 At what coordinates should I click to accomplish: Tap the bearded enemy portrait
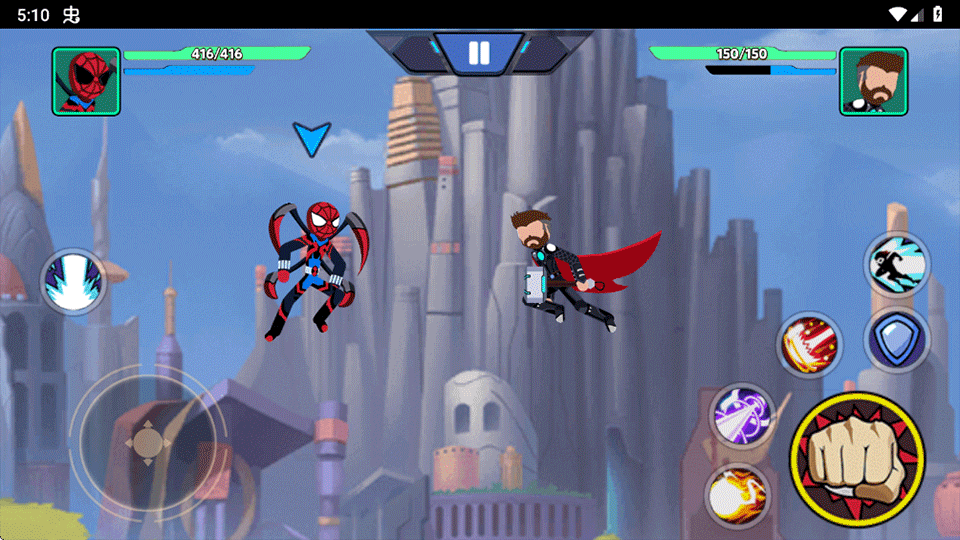click(x=873, y=81)
